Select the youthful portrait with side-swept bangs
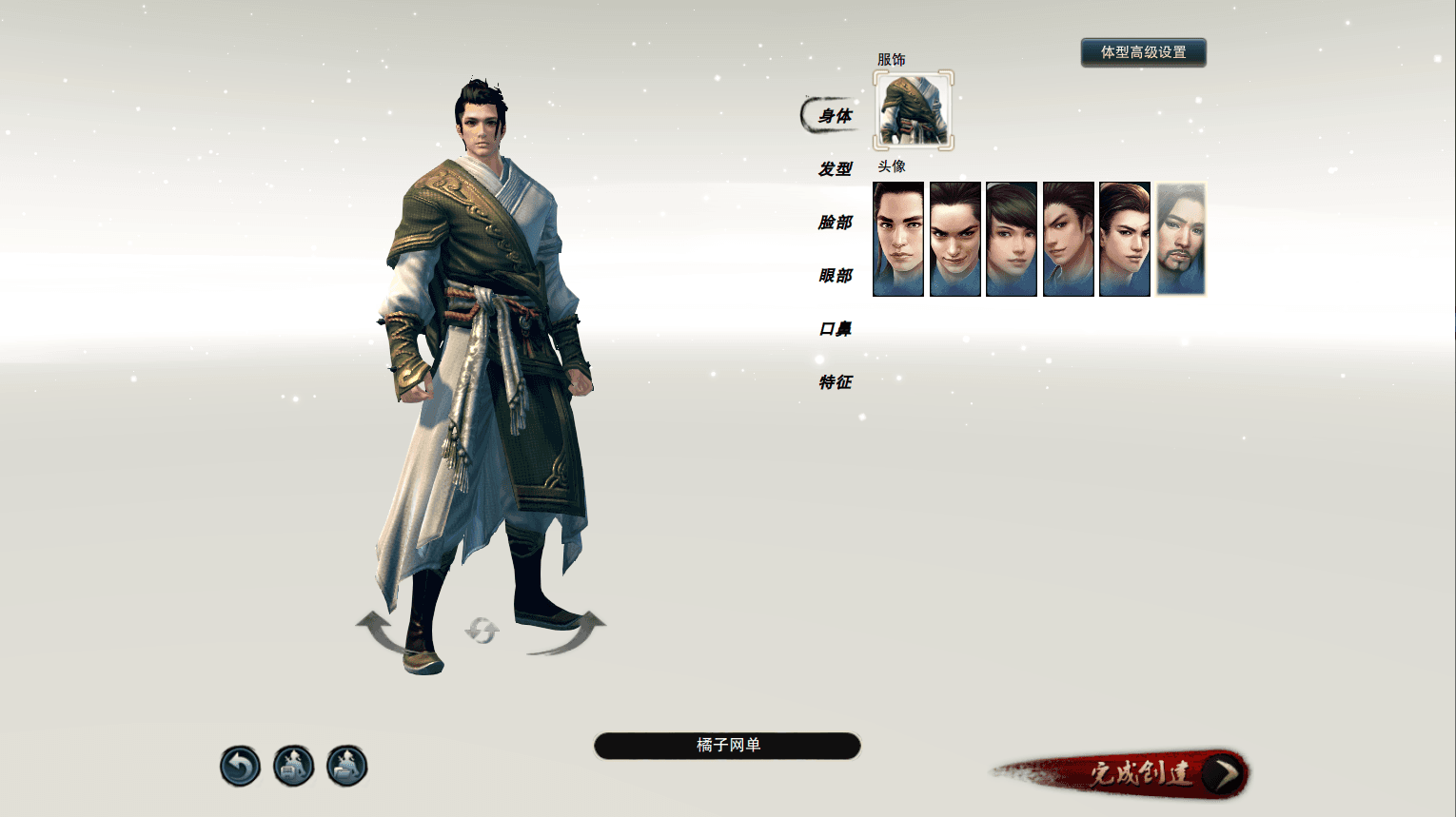The width and height of the screenshot is (1456, 817). click(x=1012, y=239)
